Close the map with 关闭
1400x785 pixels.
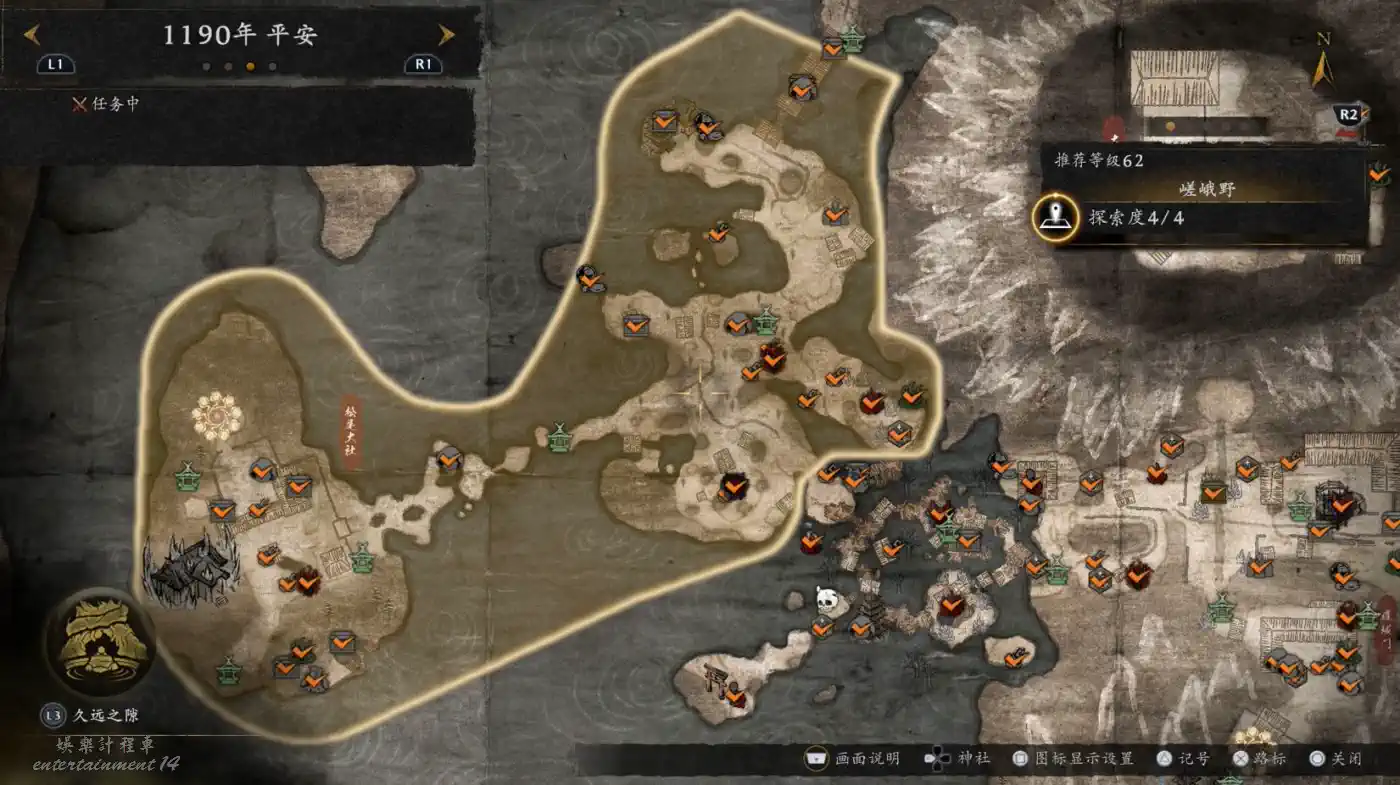(1338, 758)
